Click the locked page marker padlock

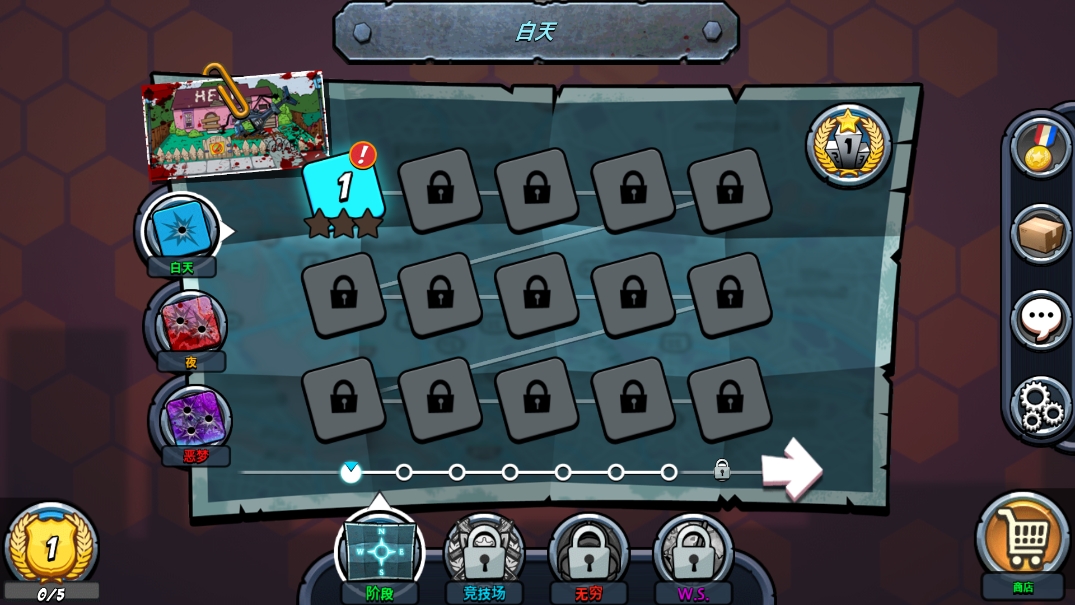point(722,470)
